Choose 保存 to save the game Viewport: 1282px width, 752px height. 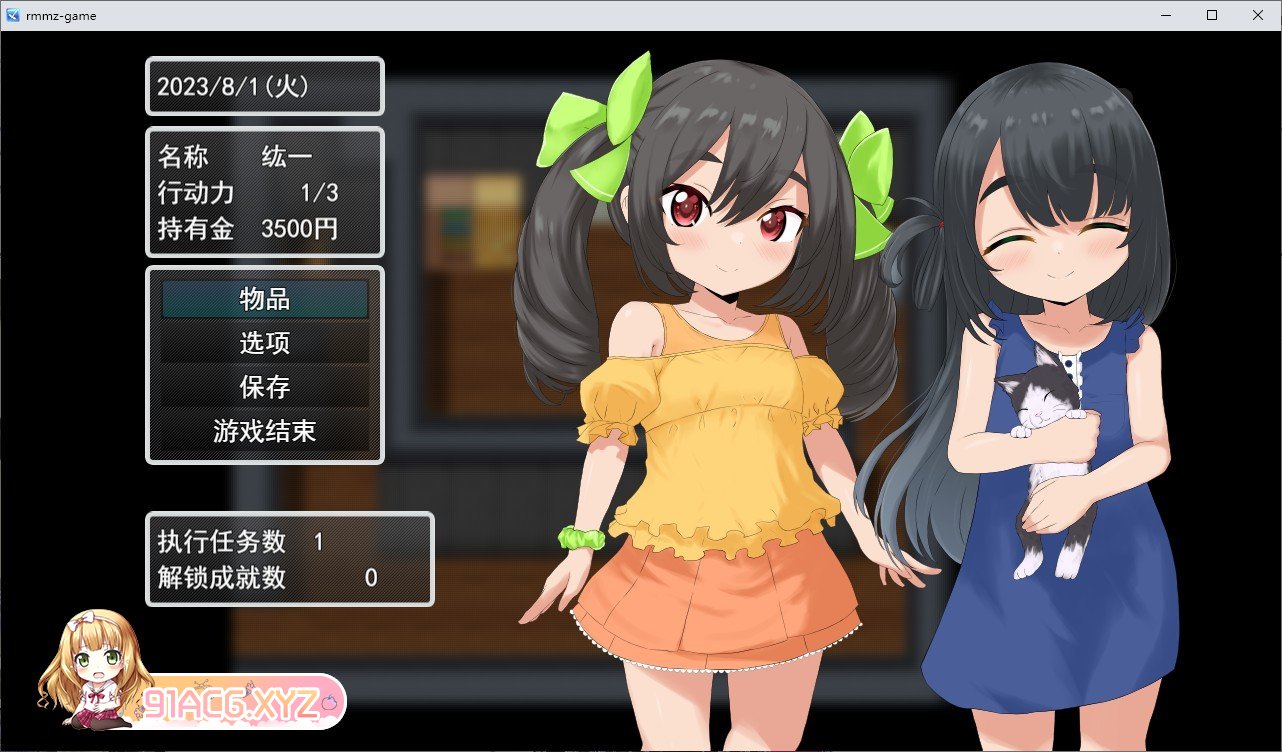[x=265, y=387]
